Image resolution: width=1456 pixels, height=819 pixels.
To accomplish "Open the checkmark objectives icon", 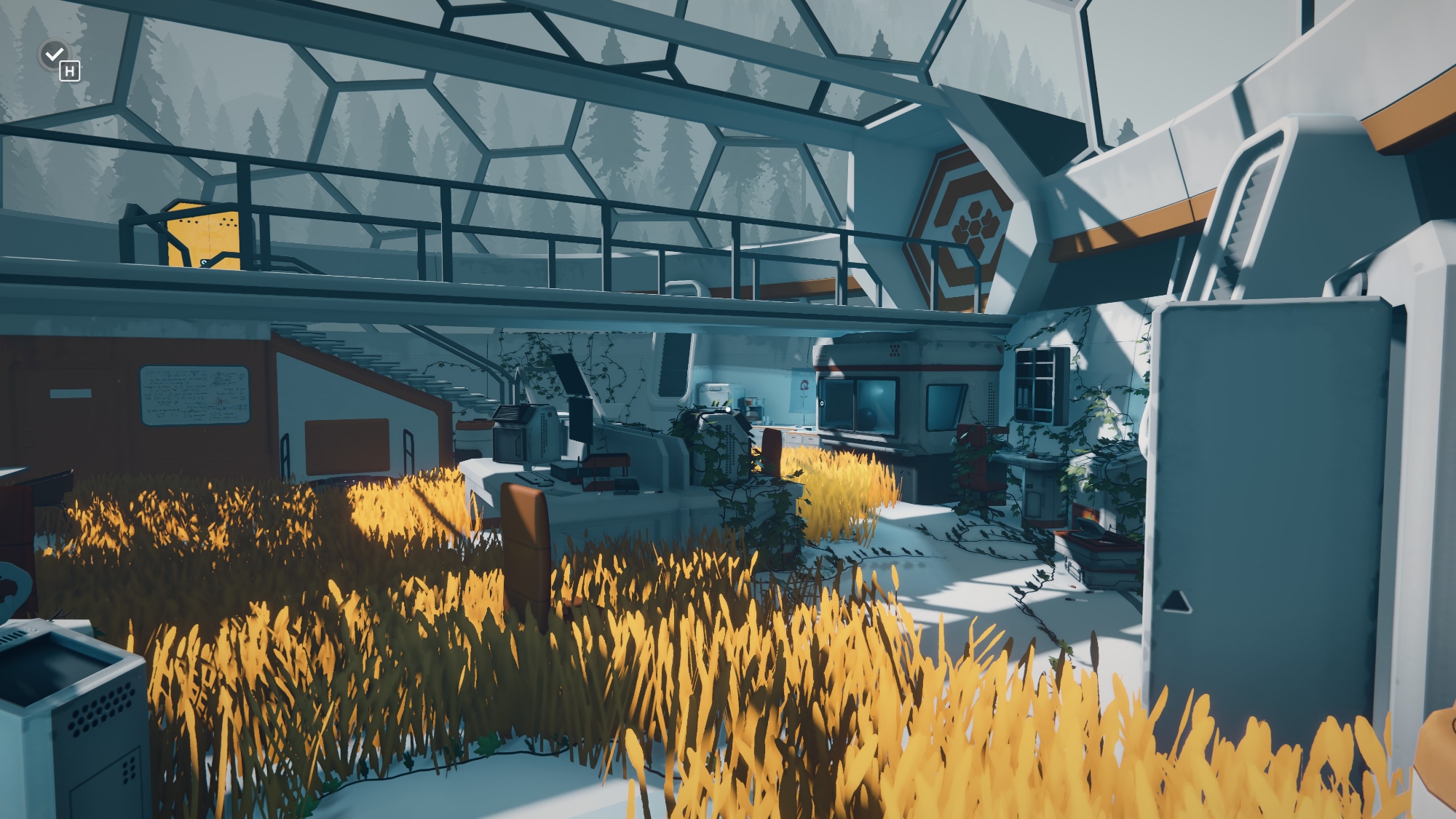I will 54,54.
